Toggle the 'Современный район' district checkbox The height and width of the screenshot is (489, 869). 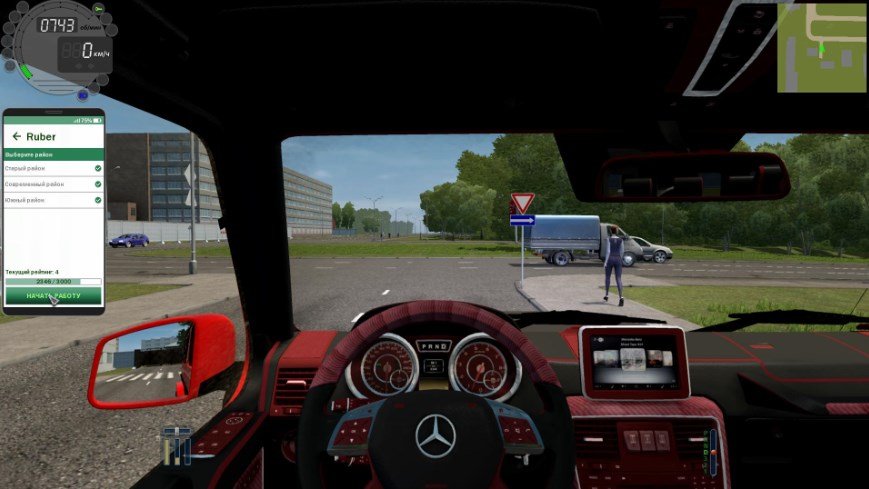pyautogui.click(x=97, y=184)
